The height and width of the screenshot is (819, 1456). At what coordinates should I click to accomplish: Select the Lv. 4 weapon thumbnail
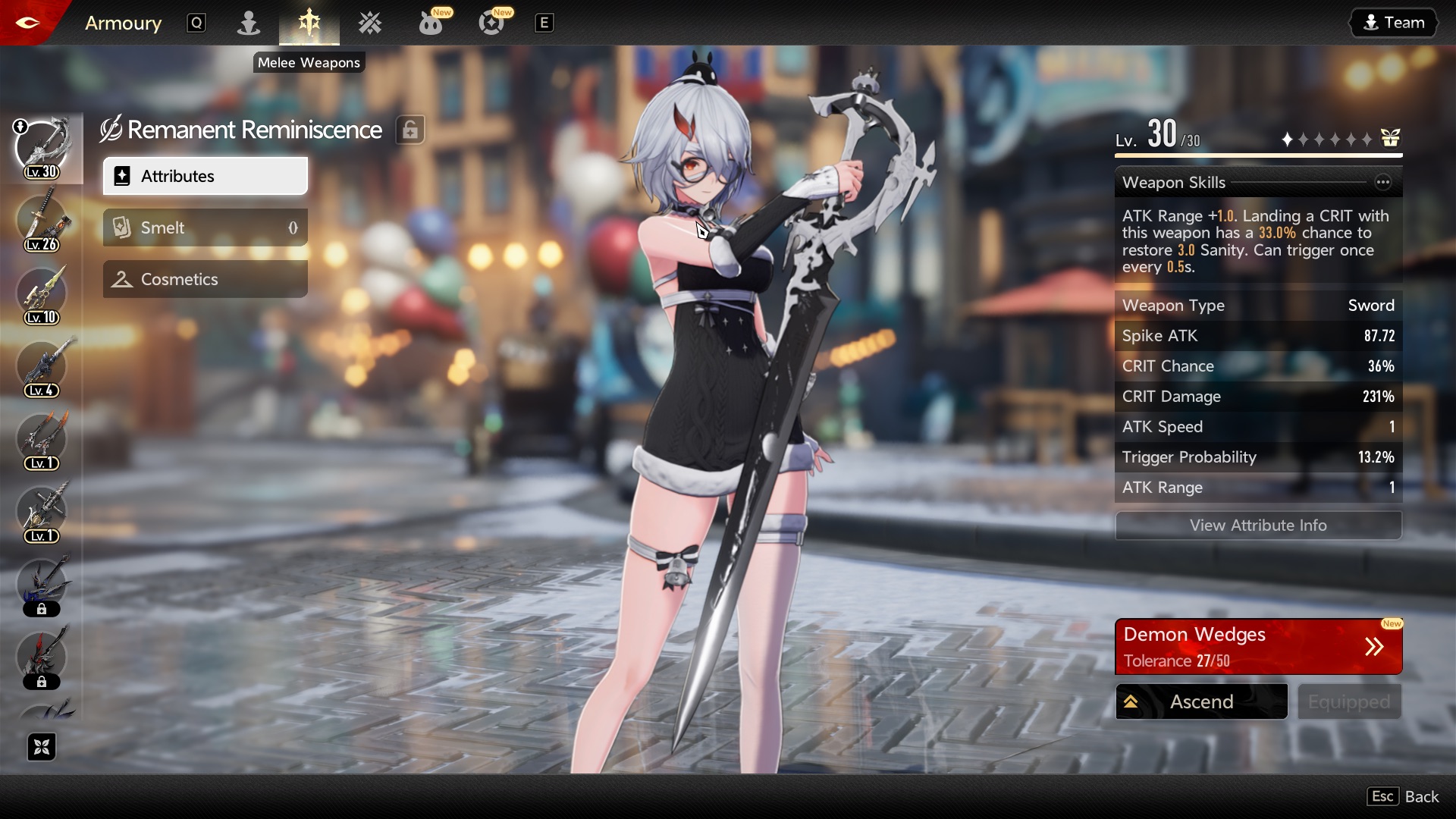(42, 366)
